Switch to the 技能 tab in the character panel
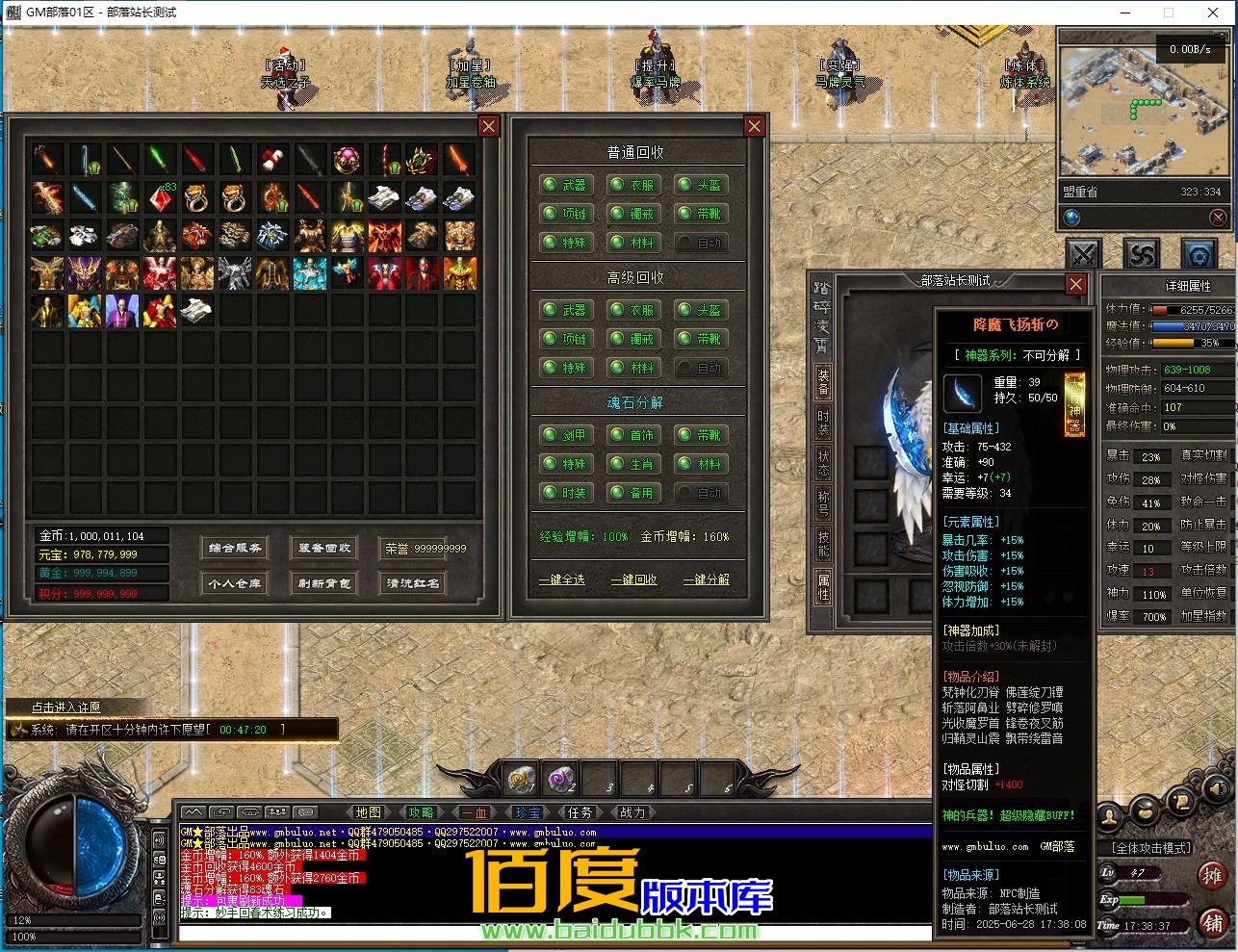Viewport: 1238px width, 952px height. pos(823,544)
